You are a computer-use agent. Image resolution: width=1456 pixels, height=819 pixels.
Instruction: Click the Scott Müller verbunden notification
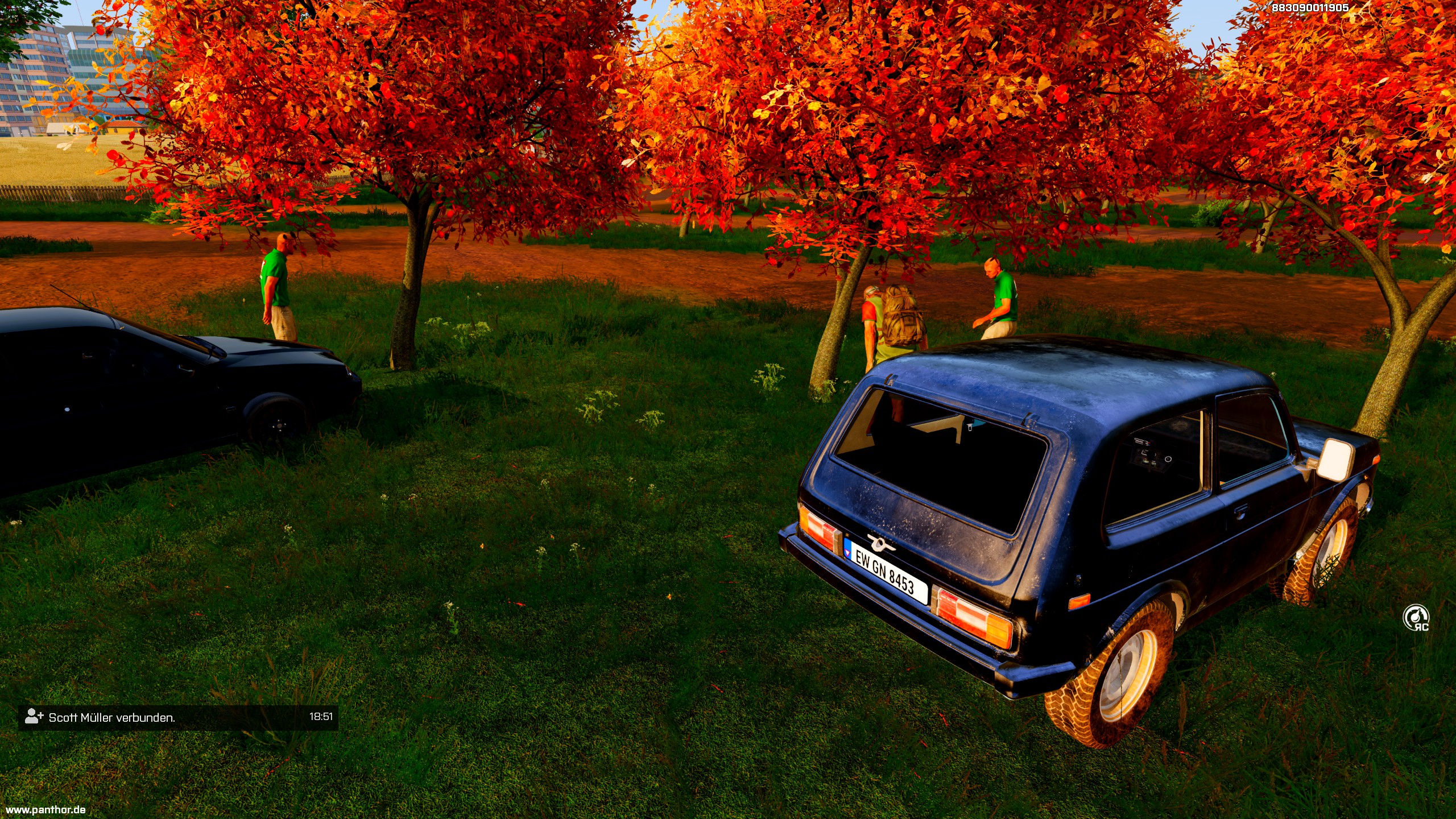coord(178,717)
